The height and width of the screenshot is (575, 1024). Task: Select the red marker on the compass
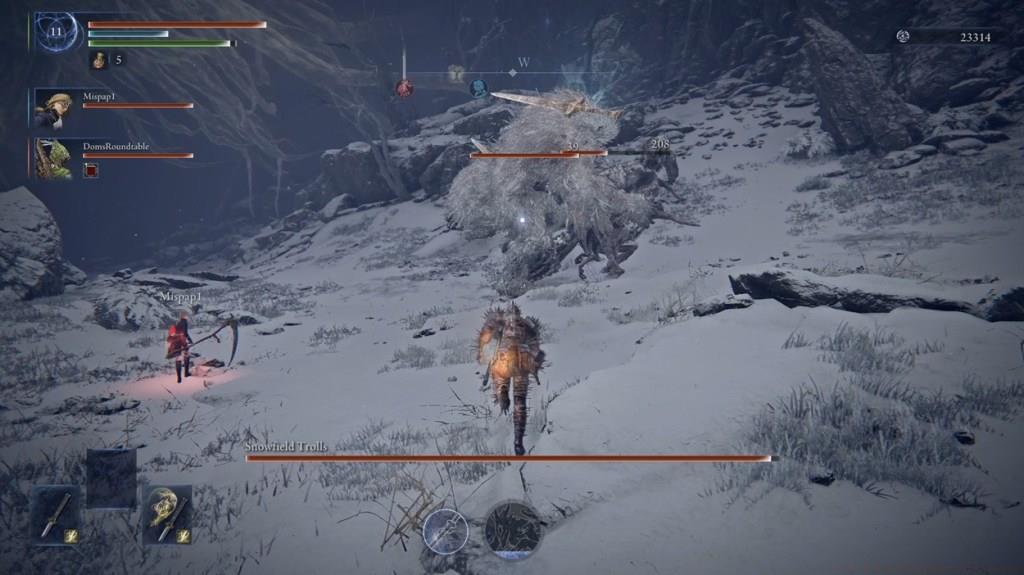pyautogui.click(x=404, y=88)
